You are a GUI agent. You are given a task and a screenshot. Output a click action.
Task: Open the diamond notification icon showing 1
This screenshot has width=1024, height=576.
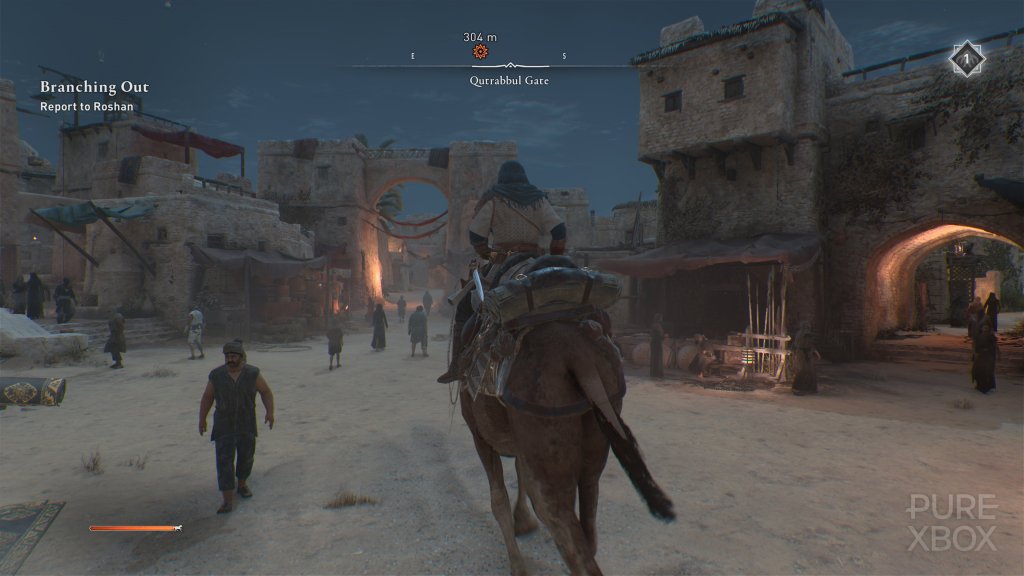(967, 59)
